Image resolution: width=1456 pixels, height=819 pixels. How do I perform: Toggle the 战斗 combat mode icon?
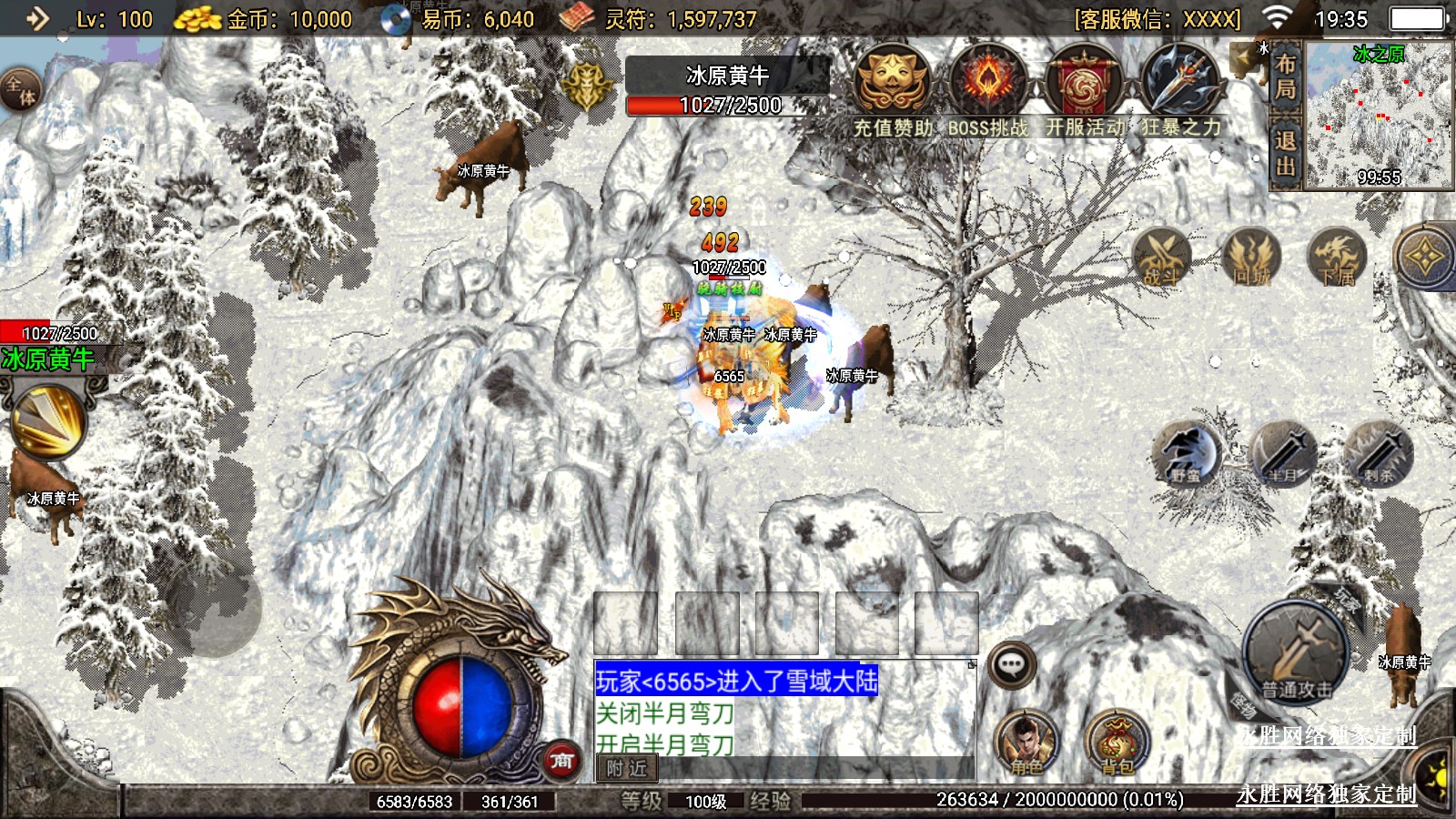pyautogui.click(x=1160, y=258)
